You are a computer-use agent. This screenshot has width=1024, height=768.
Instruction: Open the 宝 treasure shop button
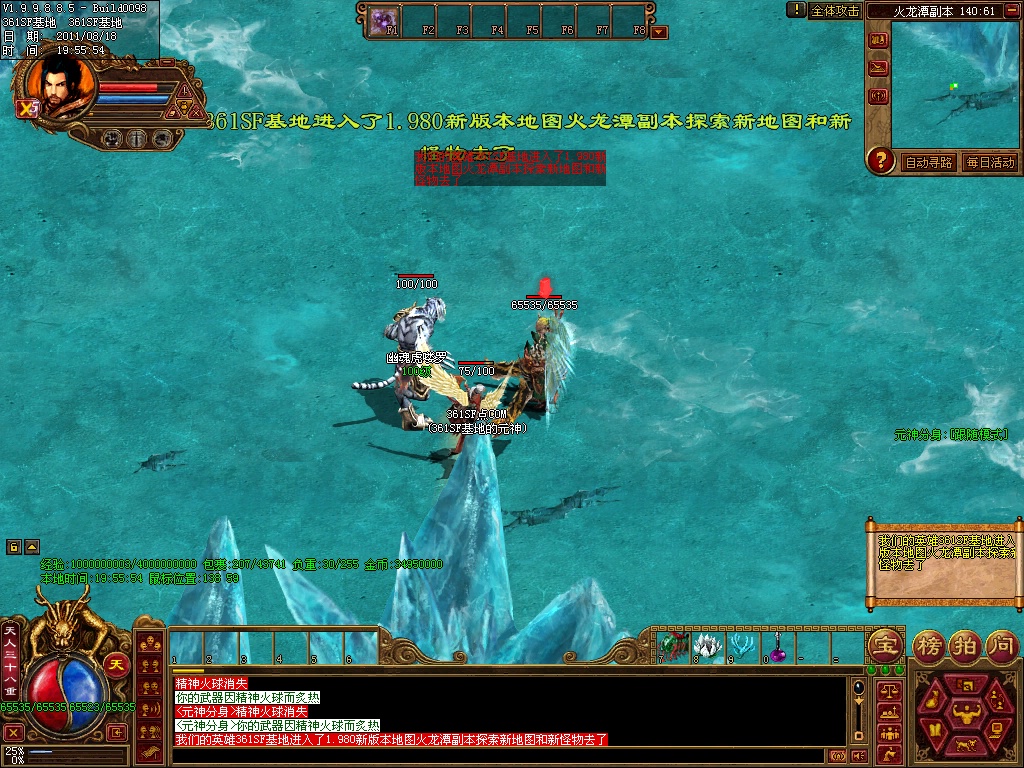884,645
